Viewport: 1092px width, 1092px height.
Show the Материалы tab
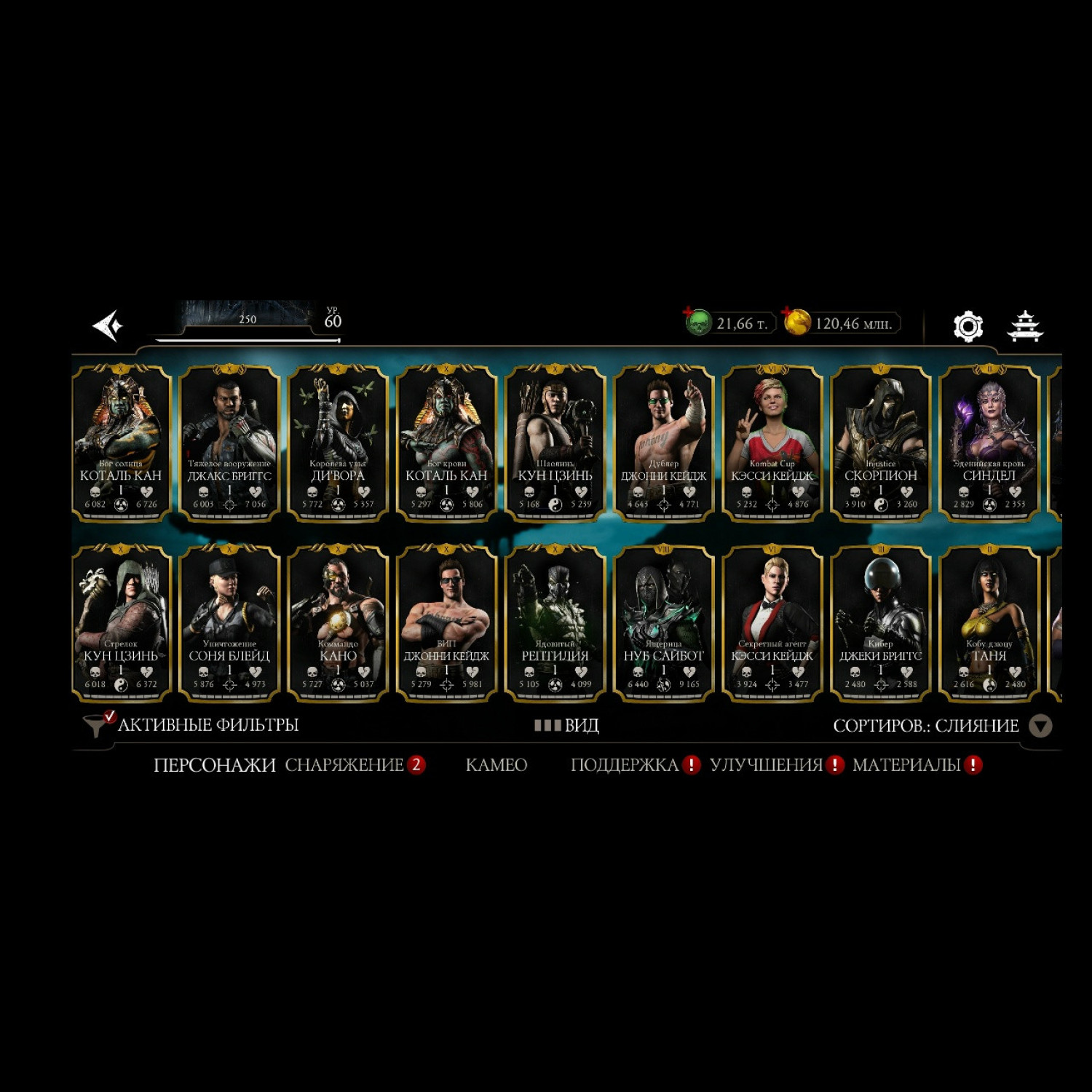tap(907, 765)
